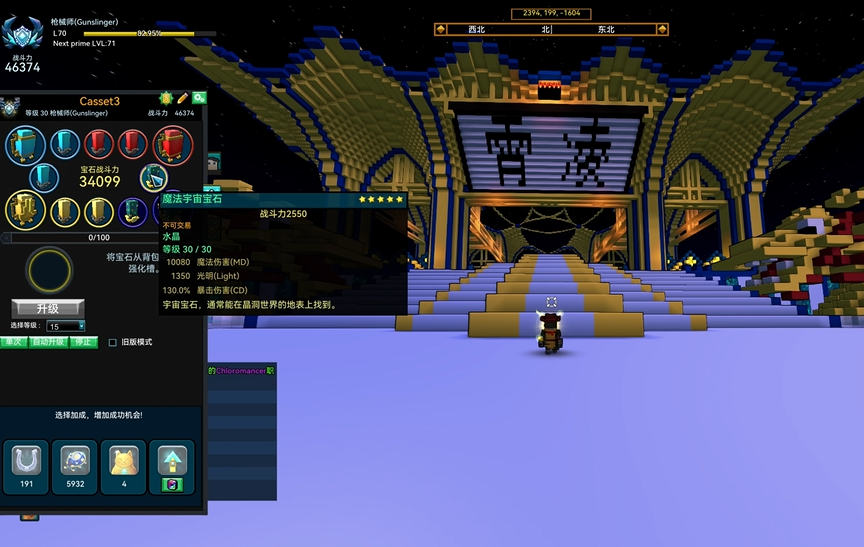
Task: Open the green gear settings icon
Action: [199, 98]
